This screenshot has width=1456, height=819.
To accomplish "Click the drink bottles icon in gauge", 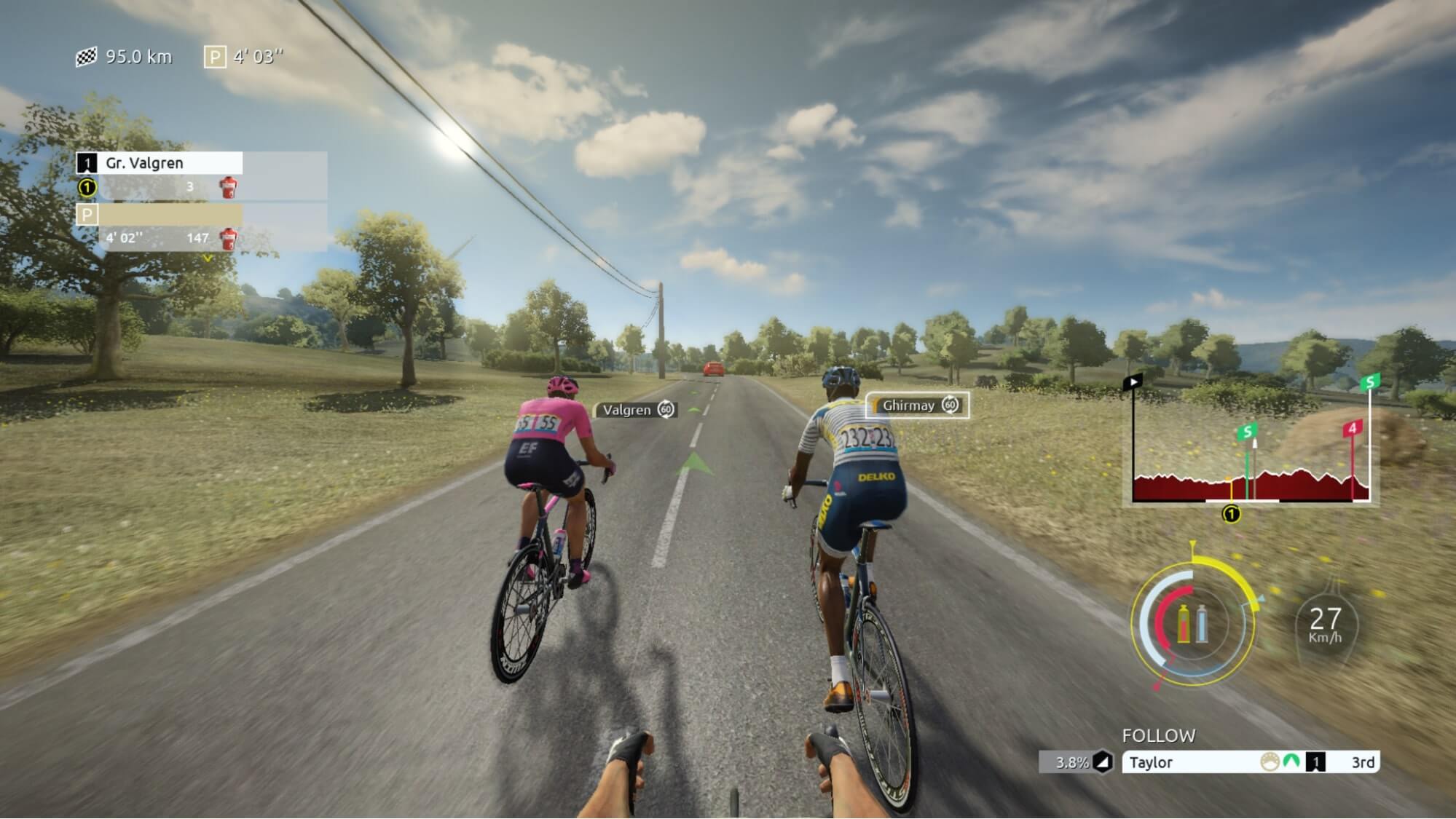I will [x=1192, y=624].
